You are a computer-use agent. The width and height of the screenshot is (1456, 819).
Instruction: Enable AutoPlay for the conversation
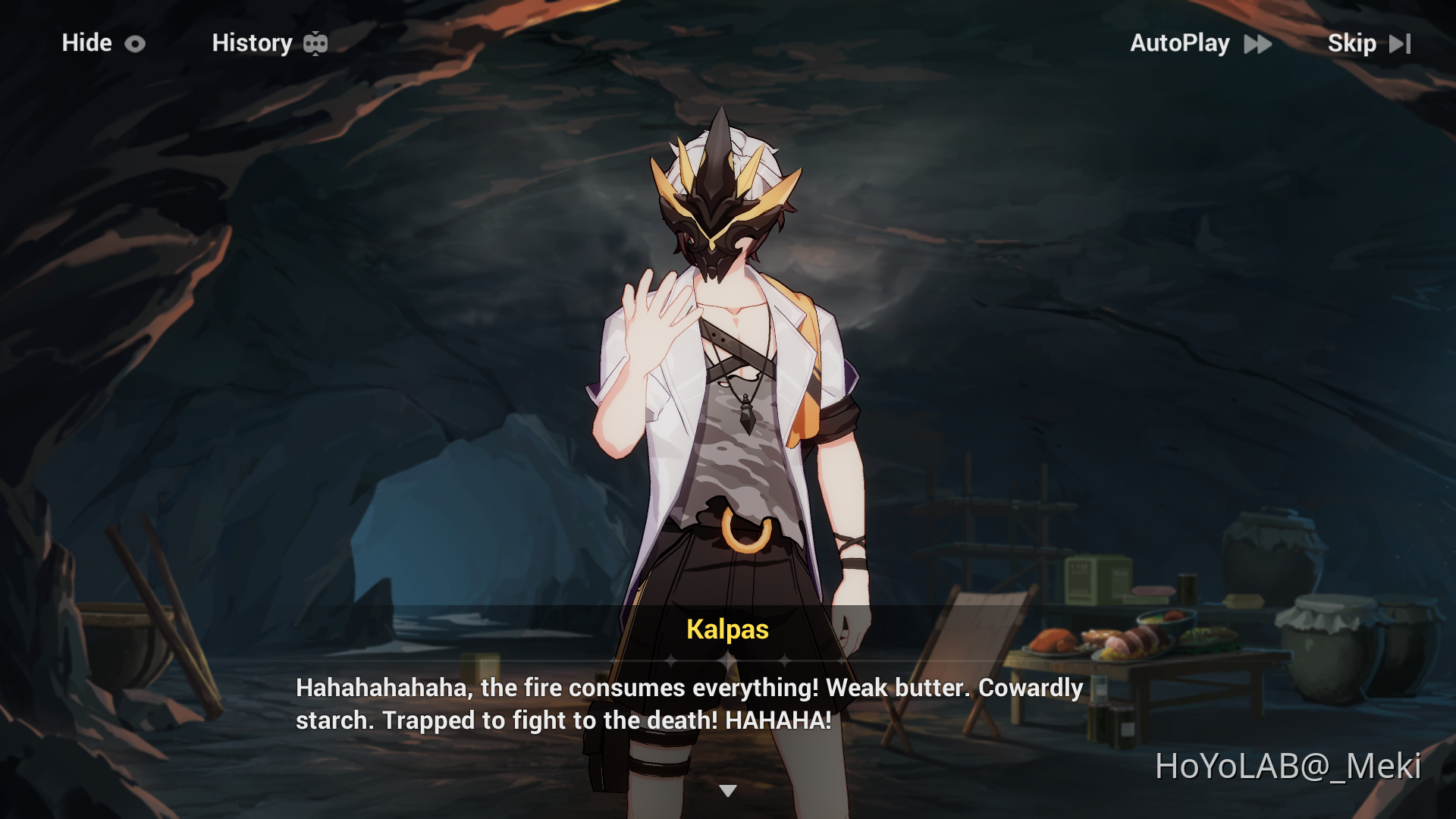pyautogui.click(x=1181, y=43)
